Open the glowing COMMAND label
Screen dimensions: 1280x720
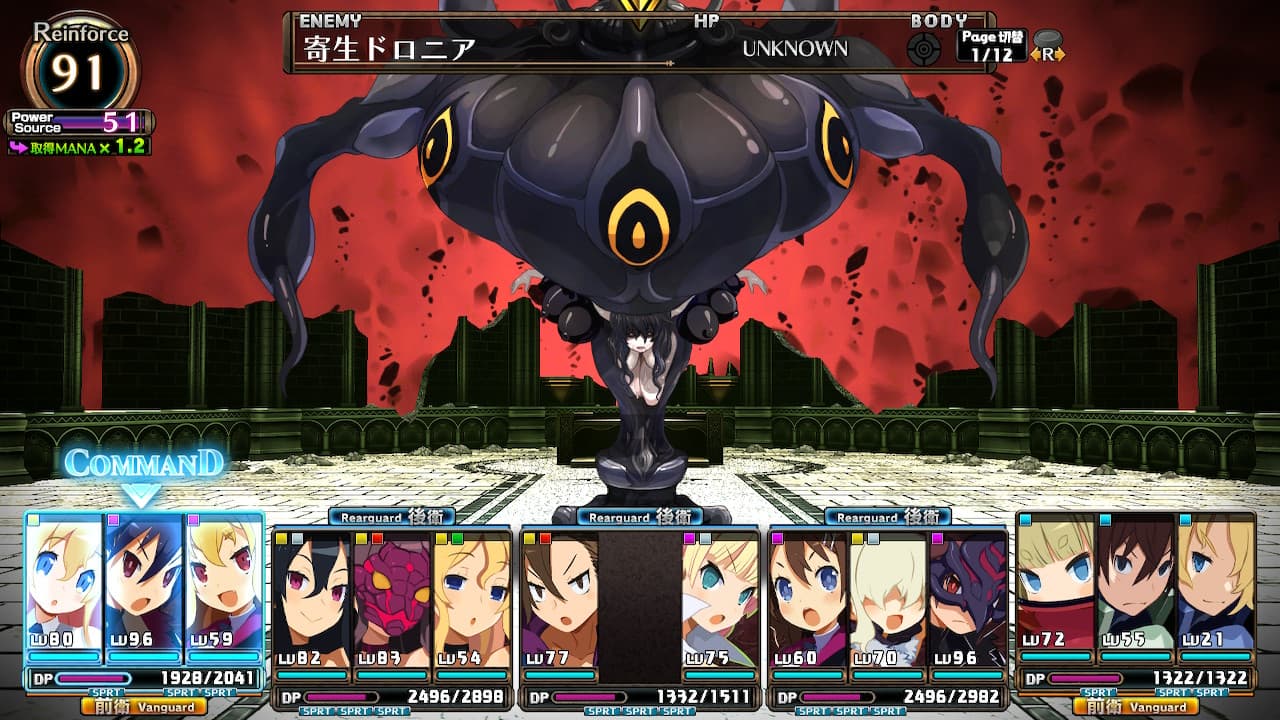[x=143, y=464]
